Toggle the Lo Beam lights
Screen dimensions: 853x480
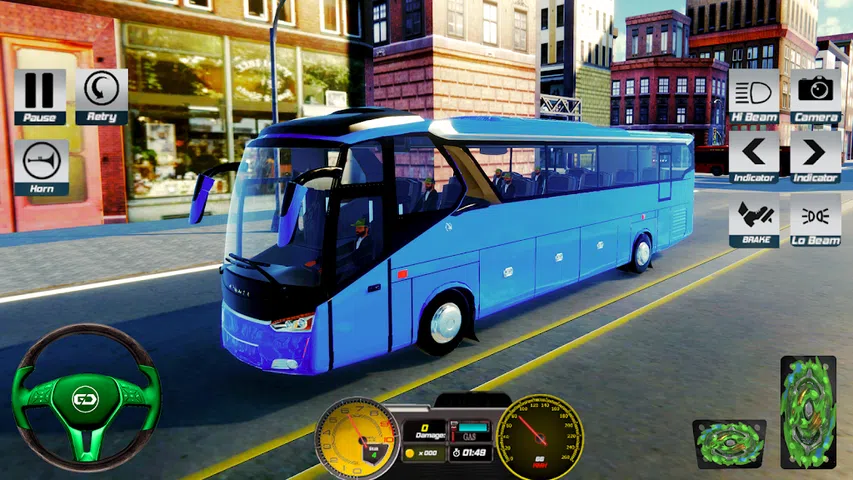(x=816, y=217)
